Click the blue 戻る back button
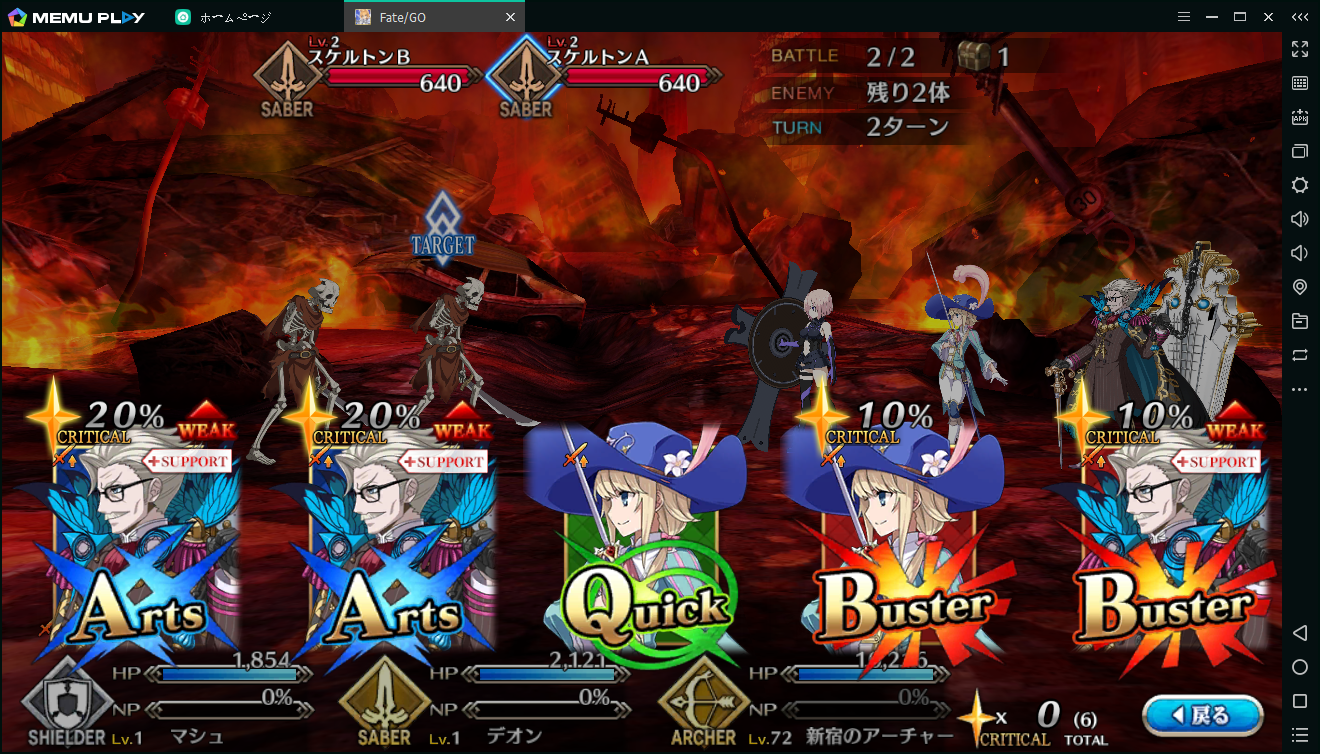 (1202, 715)
